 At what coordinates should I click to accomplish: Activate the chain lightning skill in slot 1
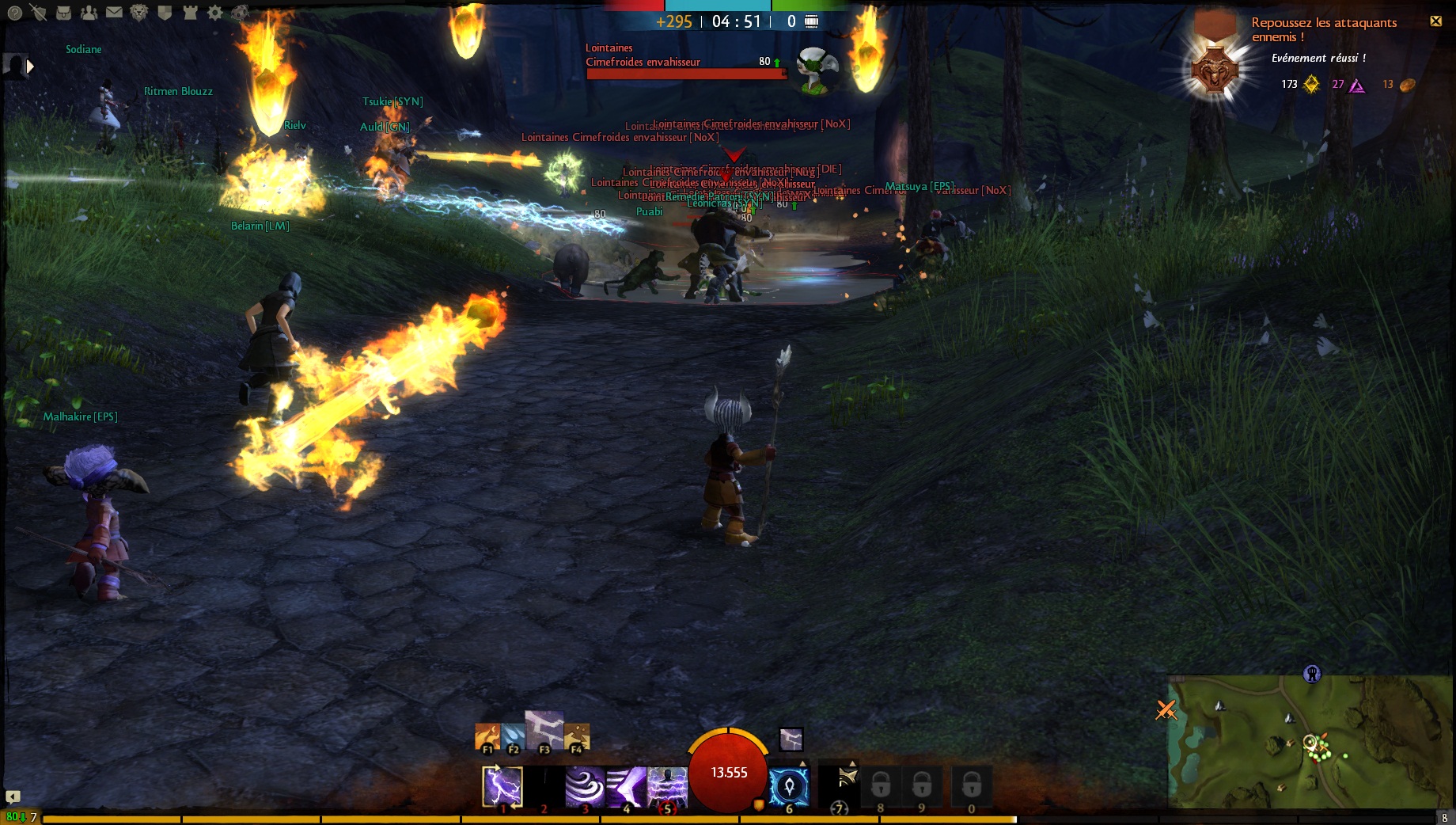click(502, 787)
